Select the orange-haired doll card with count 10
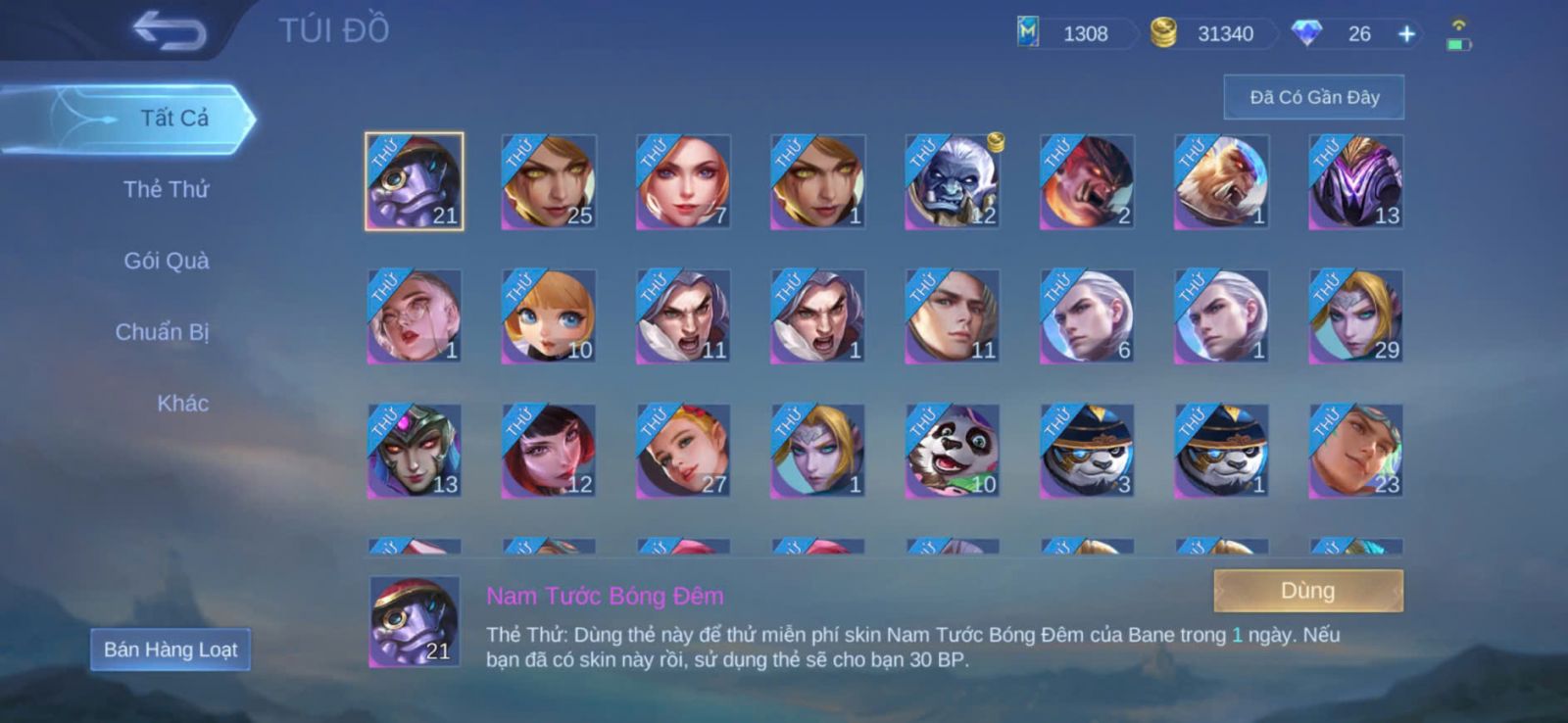The width and height of the screenshot is (1568, 723). tap(549, 316)
